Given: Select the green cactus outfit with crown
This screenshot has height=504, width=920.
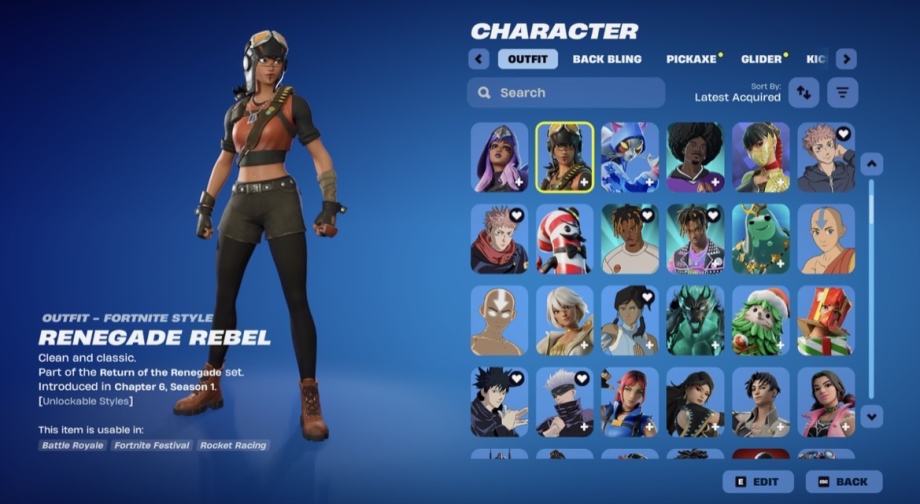Looking at the screenshot, I should tap(760, 239).
